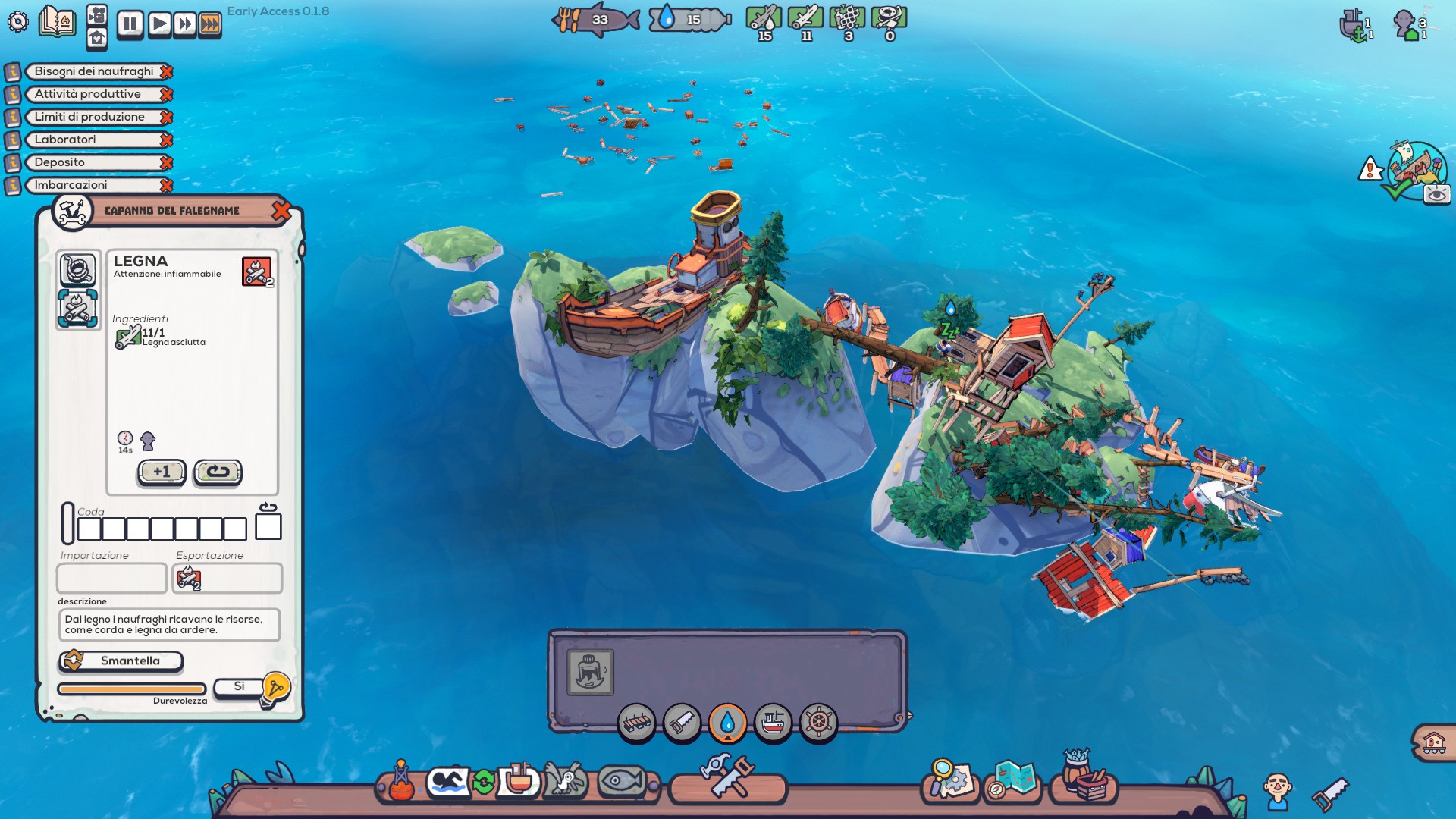Dismiss the Laboratori tutorial entry
This screenshot has width=1456, height=819.
click(x=167, y=140)
